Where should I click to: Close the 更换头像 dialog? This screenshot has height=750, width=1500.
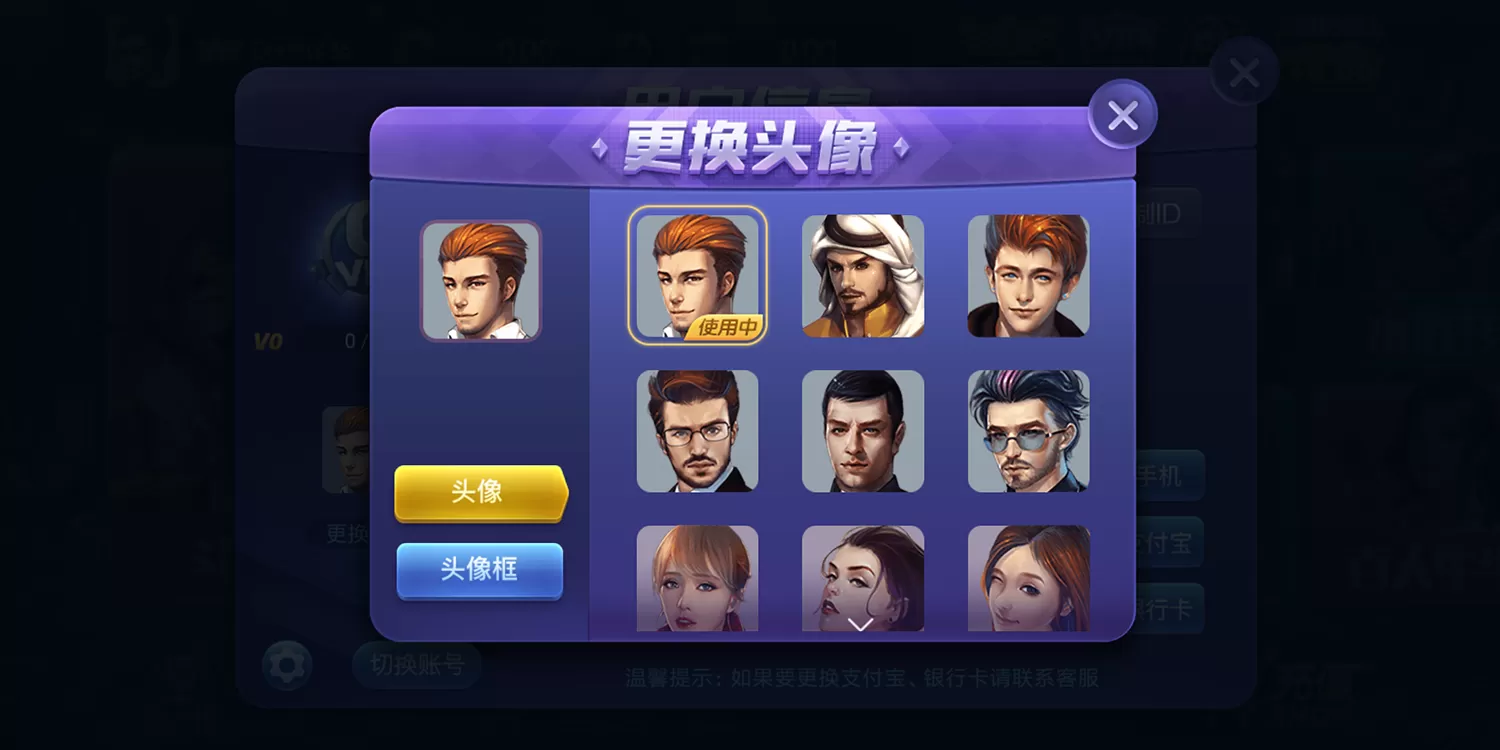click(x=1122, y=114)
